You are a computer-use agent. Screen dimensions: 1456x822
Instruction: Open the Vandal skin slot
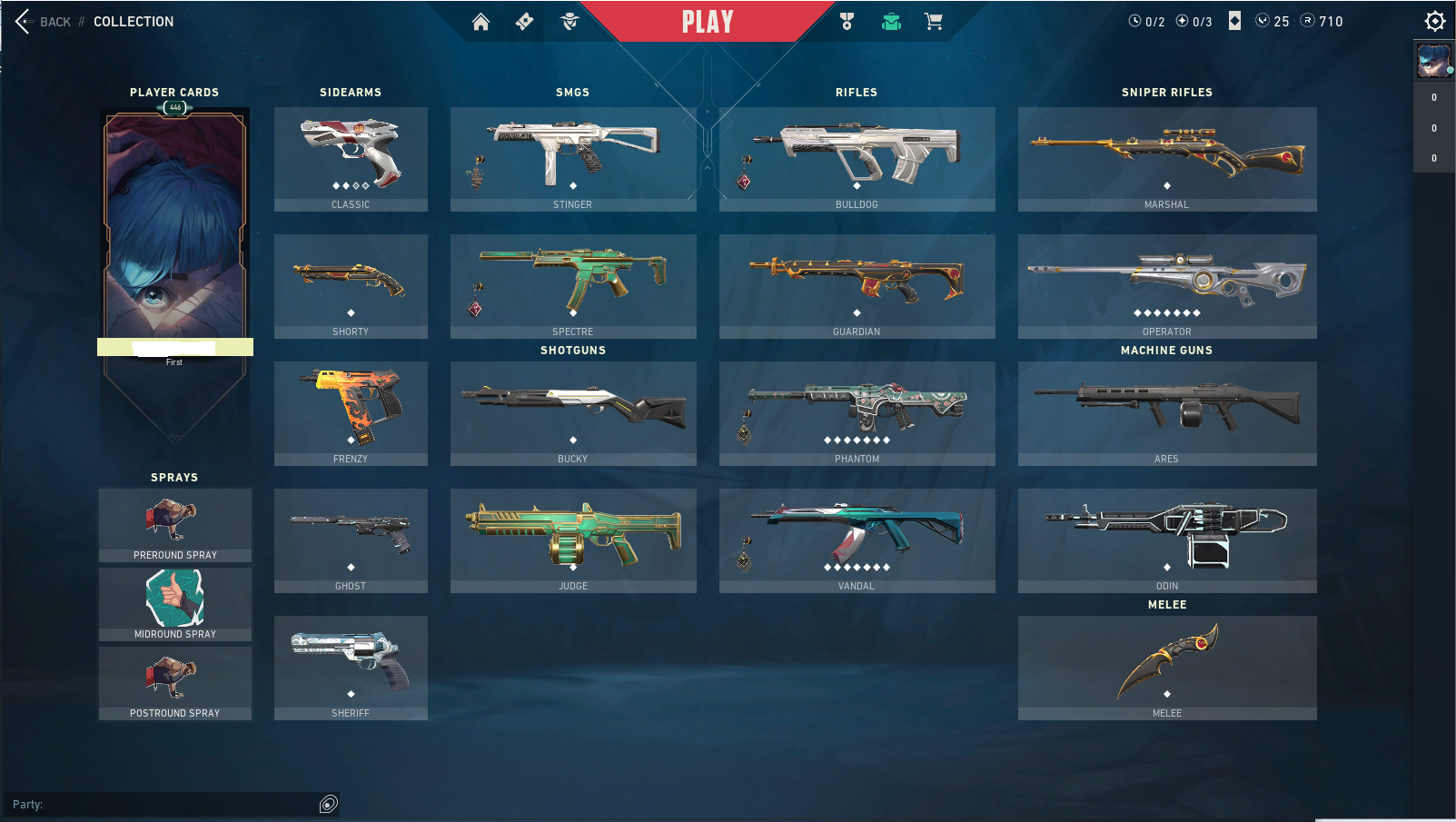point(856,540)
